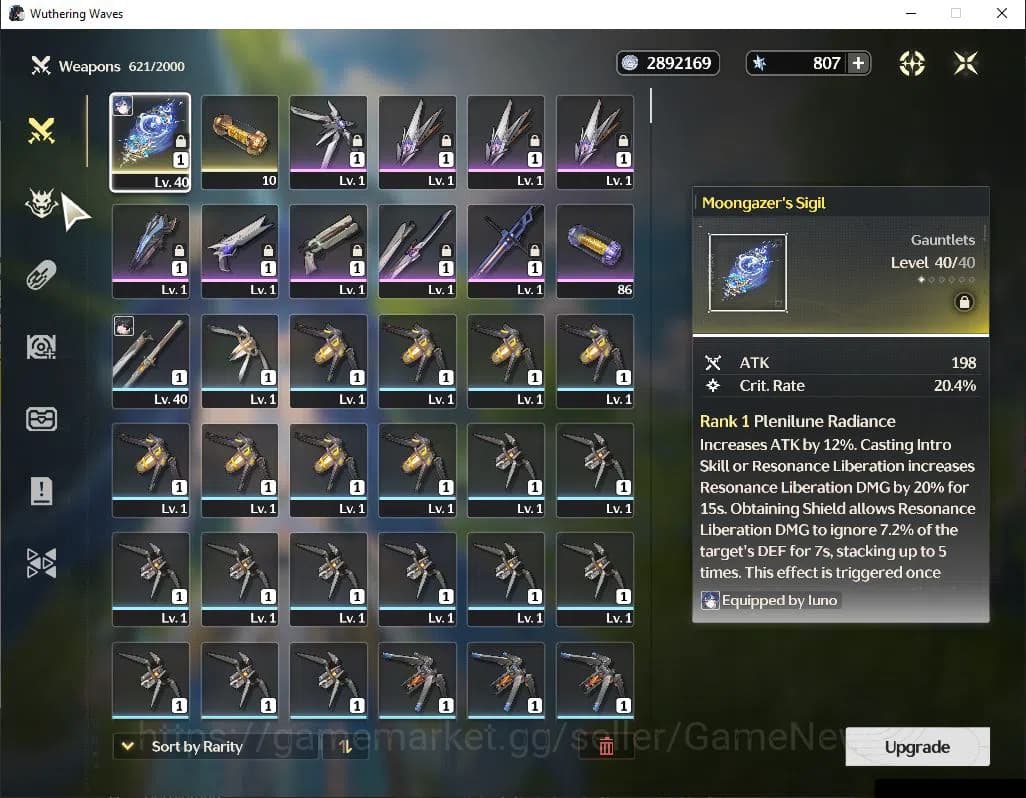Close the inventory with the star-shaped X
The image size is (1026, 798).
965,63
